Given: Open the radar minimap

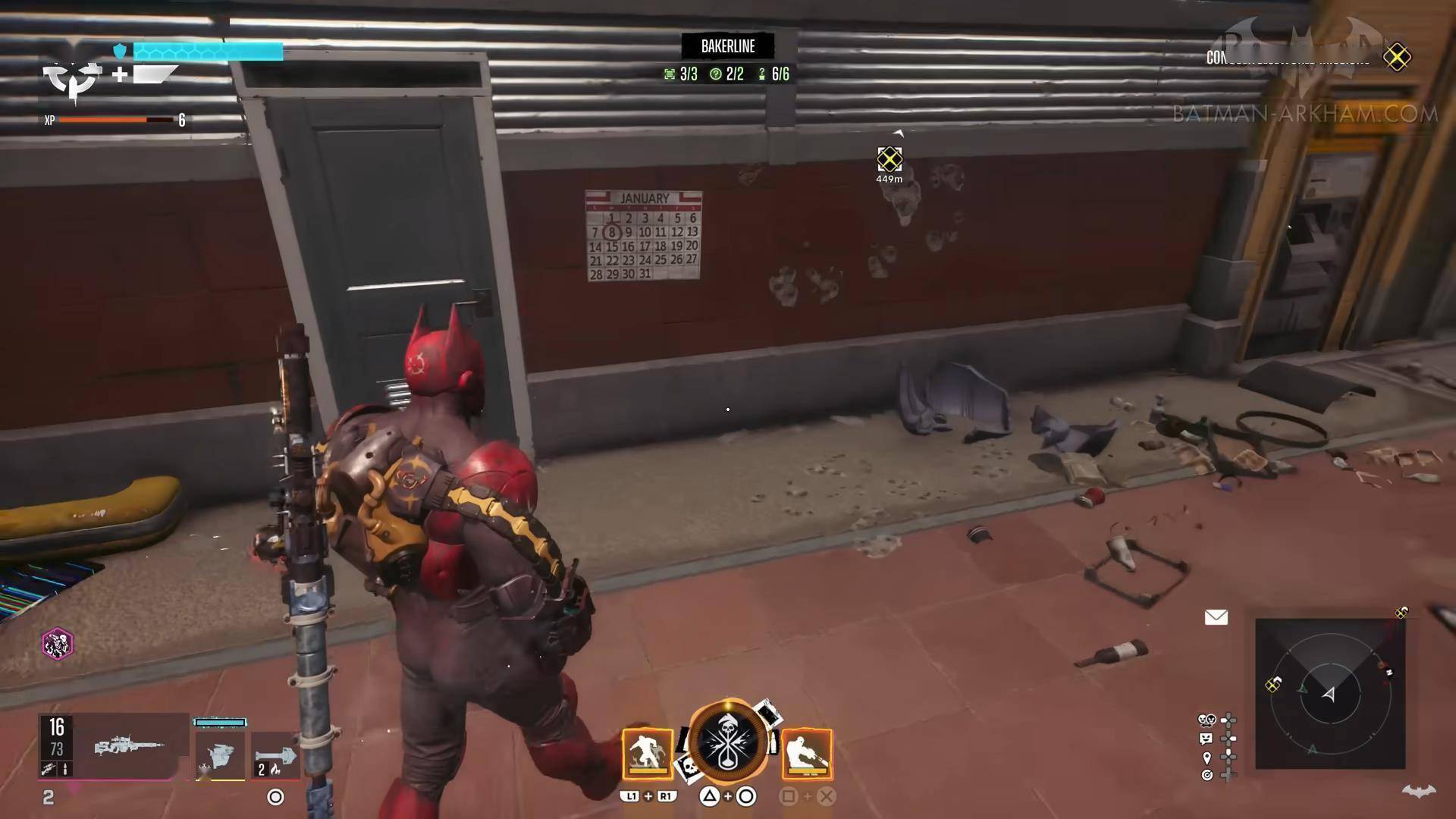Looking at the screenshot, I should pyautogui.click(x=1329, y=693).
